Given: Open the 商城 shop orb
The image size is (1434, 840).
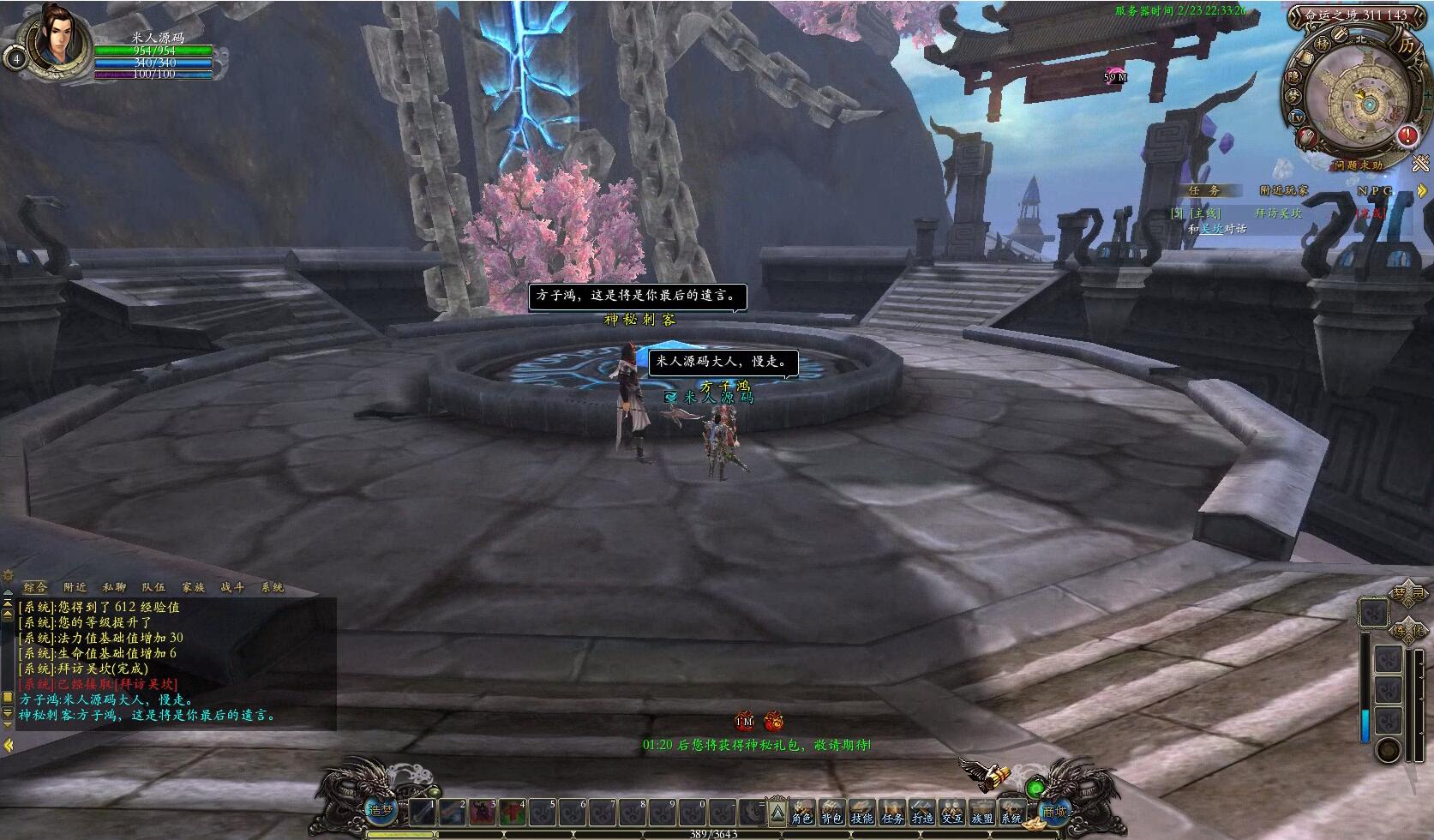Looking at the screenshot, I should (1054, 810).
